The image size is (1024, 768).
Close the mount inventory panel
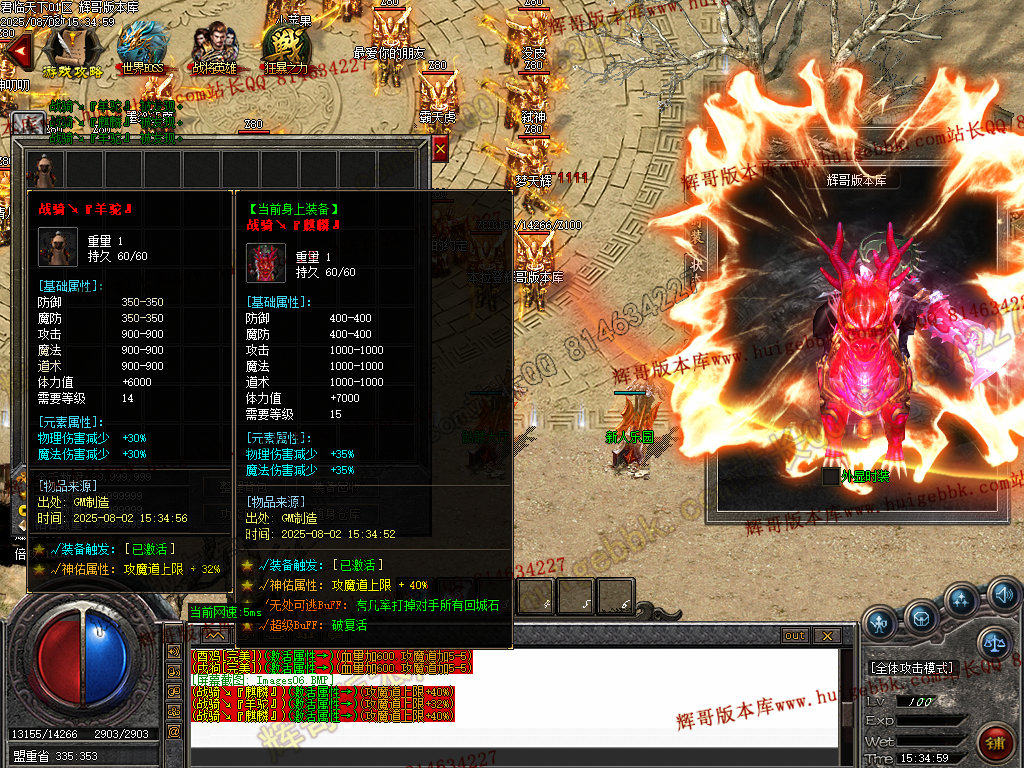click(x=440, y=149)
